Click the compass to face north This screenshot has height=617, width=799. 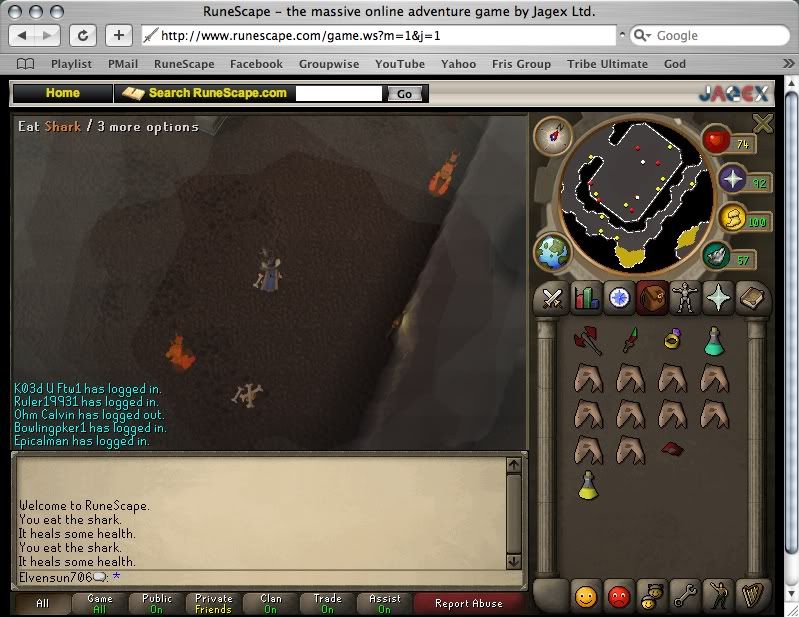pyautogui.click(x=551, y=136)
